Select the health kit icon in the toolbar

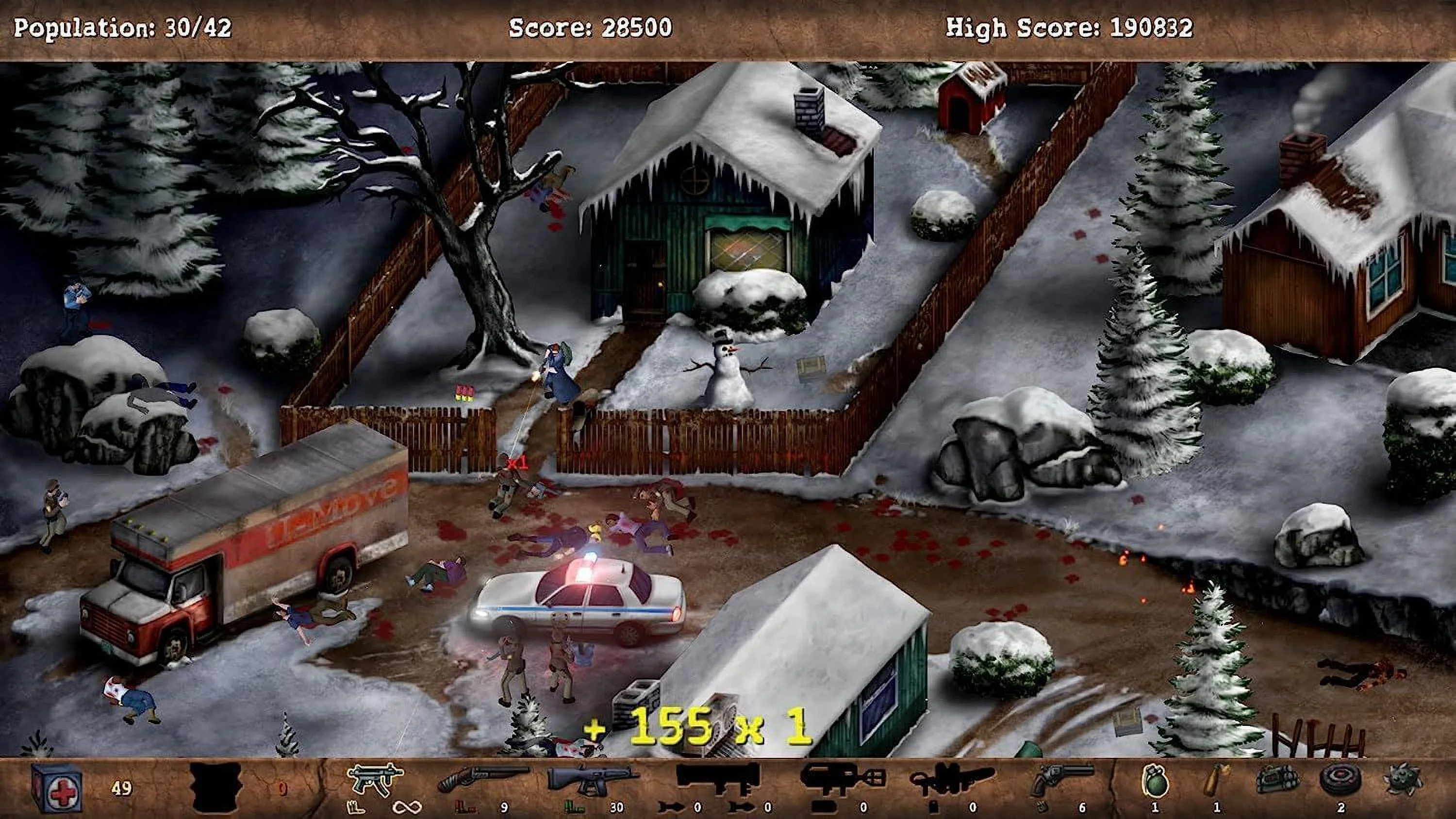click(56, 787)
